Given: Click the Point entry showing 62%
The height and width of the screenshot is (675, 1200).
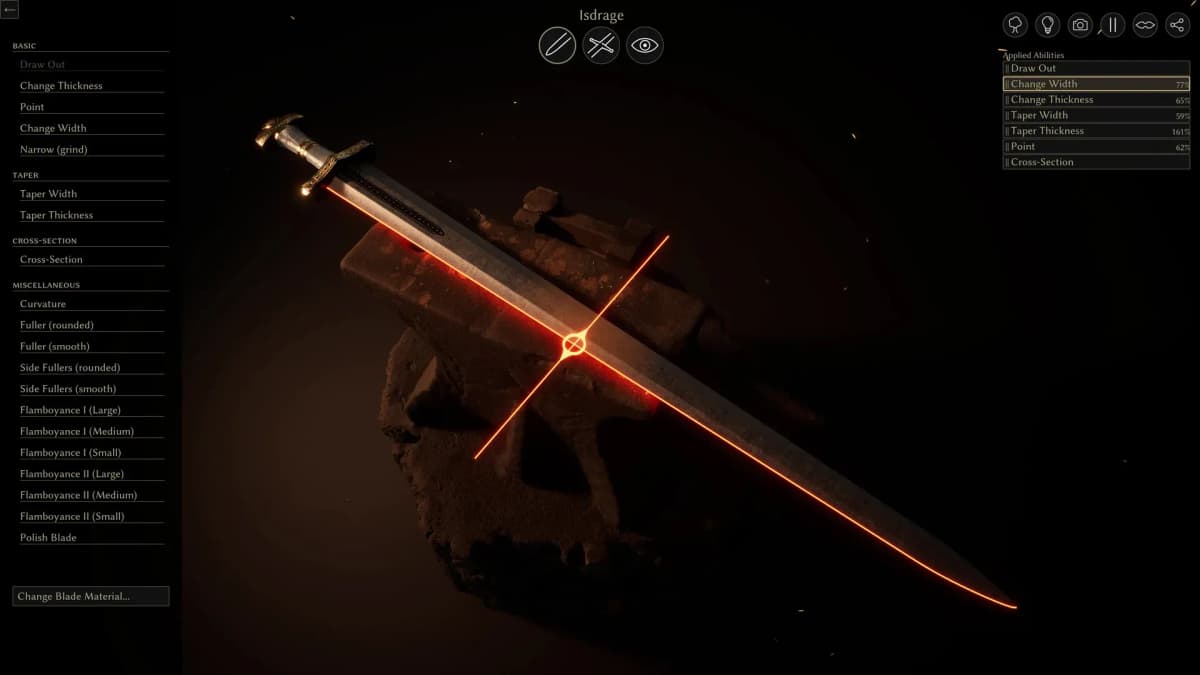Looking at the screenshot, I should point(1096,147).
